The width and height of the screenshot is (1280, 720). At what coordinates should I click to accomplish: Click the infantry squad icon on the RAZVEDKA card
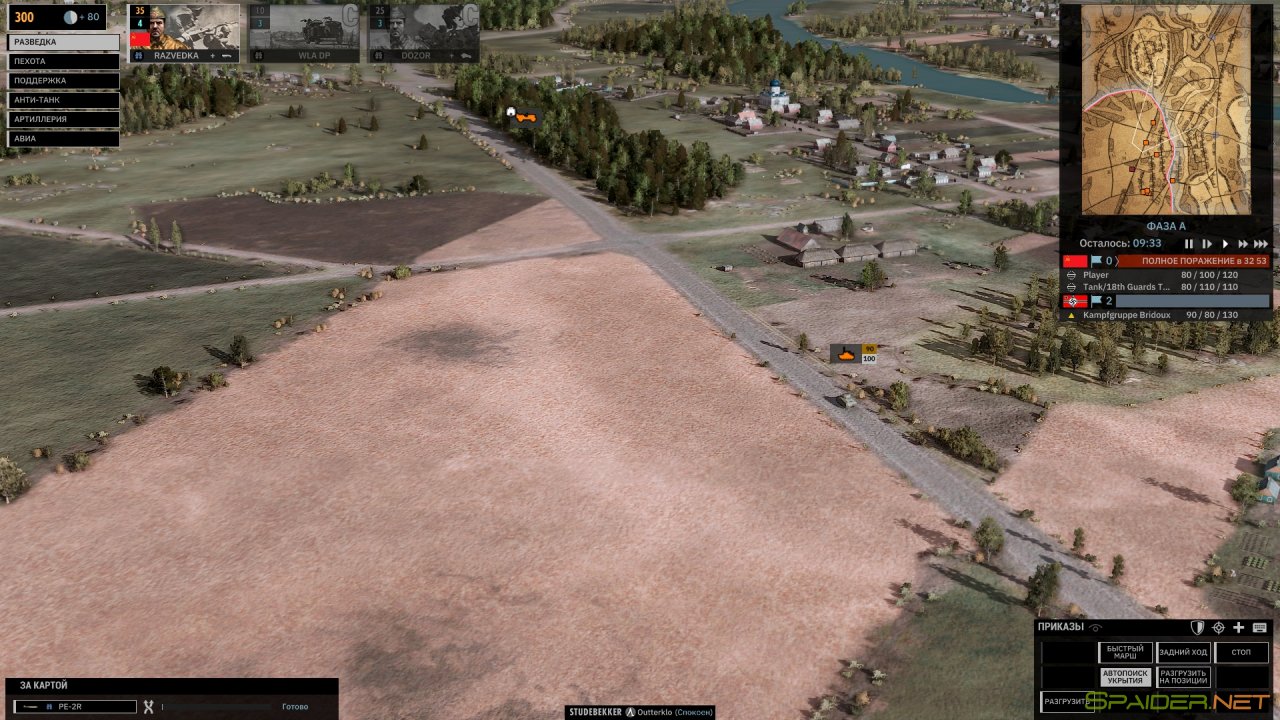(138, 56)
